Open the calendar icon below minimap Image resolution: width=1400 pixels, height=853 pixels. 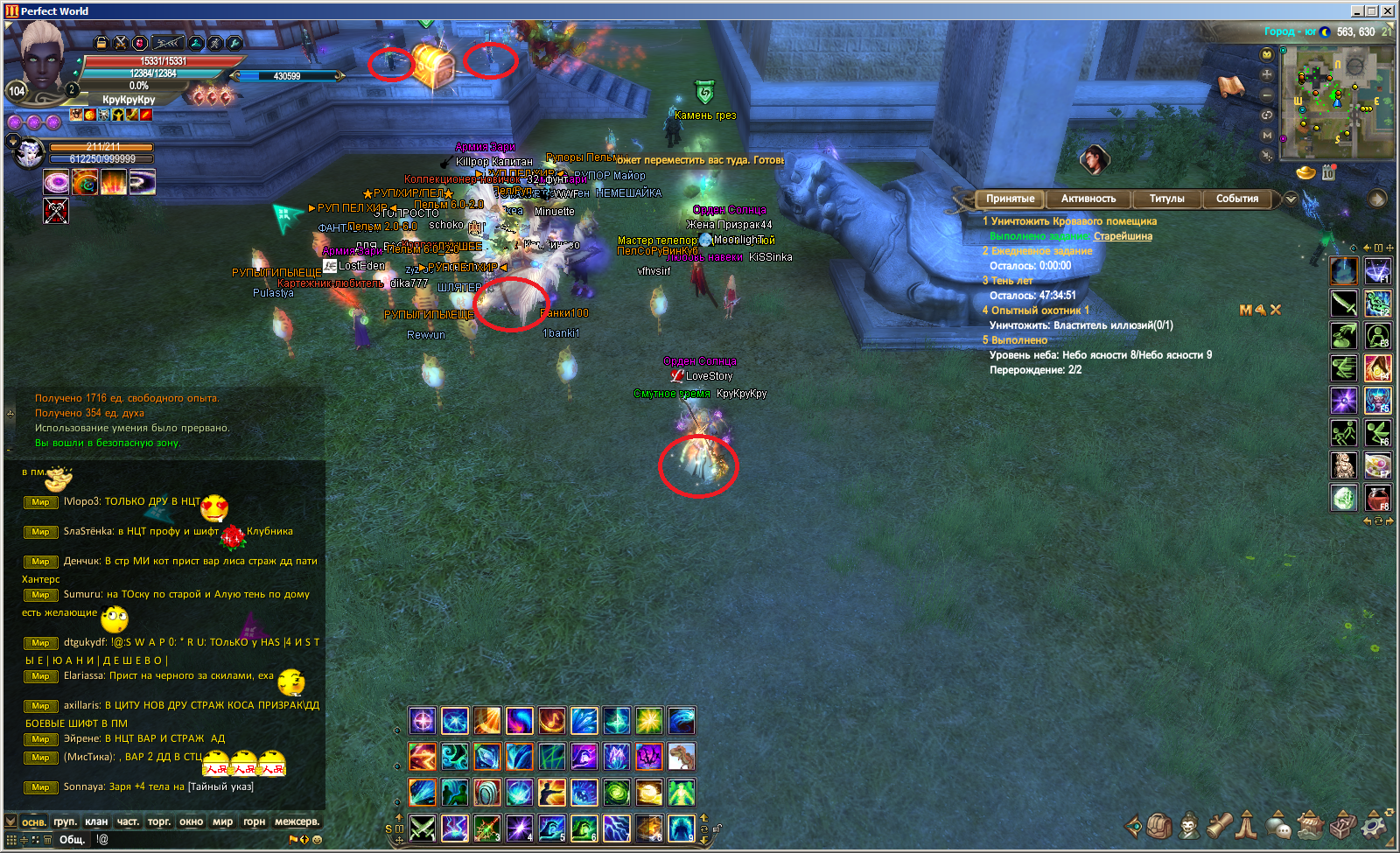(x=1328, y=172)
